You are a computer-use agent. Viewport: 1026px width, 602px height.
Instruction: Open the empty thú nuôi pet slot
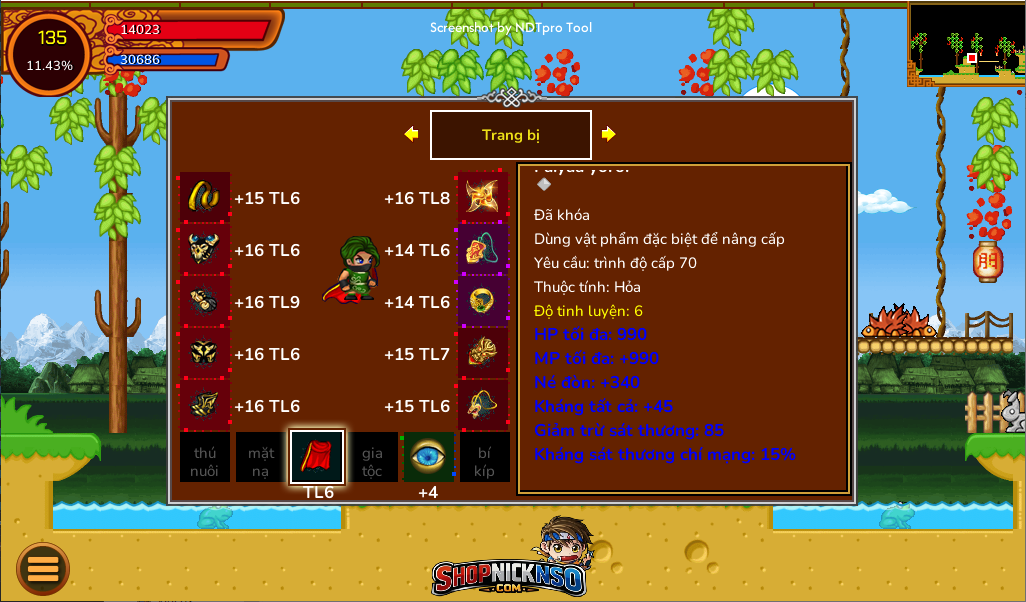205,458
